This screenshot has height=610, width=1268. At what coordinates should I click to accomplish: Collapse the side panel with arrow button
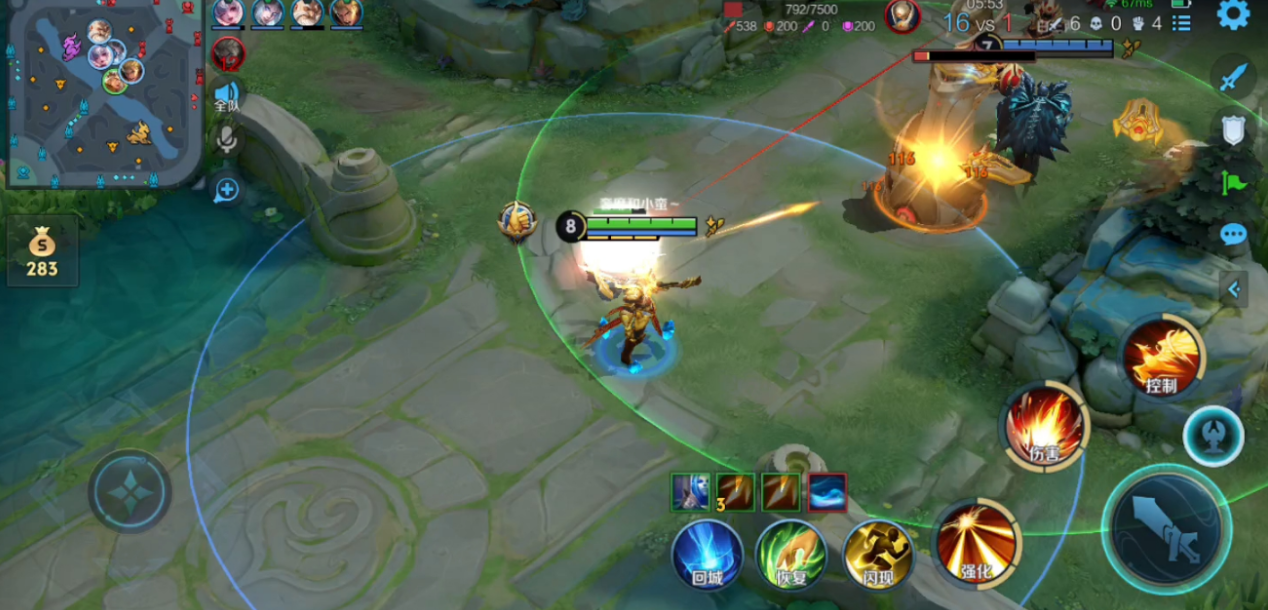point(1234,290)
